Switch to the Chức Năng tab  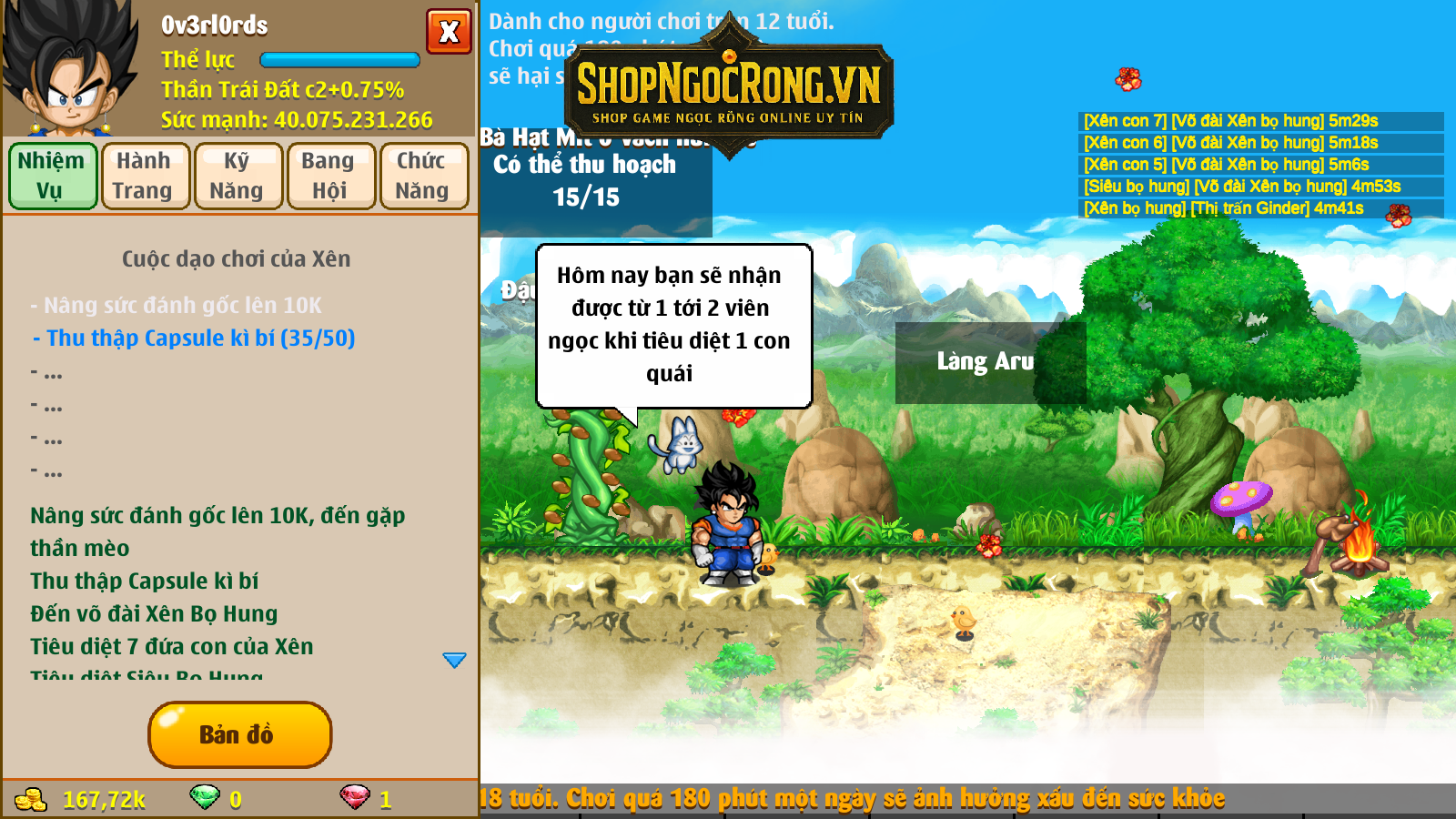tap(423, 176)
